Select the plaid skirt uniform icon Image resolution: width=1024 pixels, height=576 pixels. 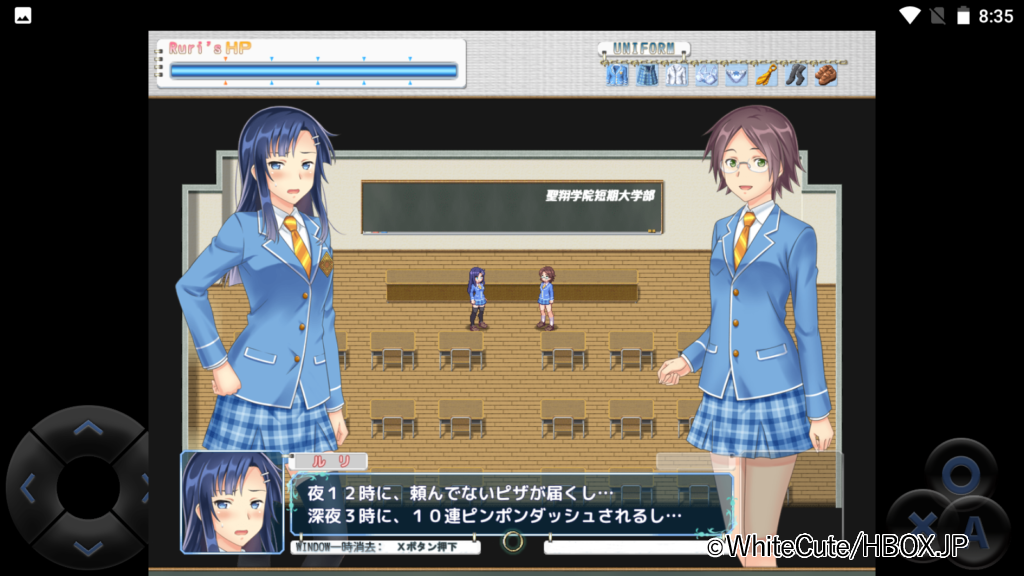pos(646,74)
